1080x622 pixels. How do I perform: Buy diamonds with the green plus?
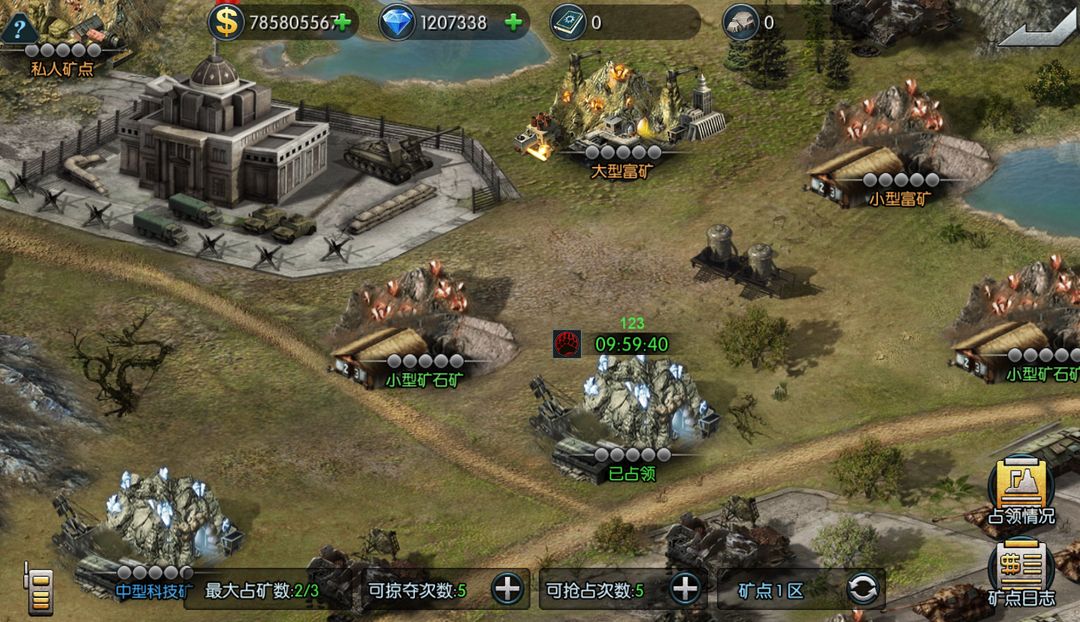[514, 22]
